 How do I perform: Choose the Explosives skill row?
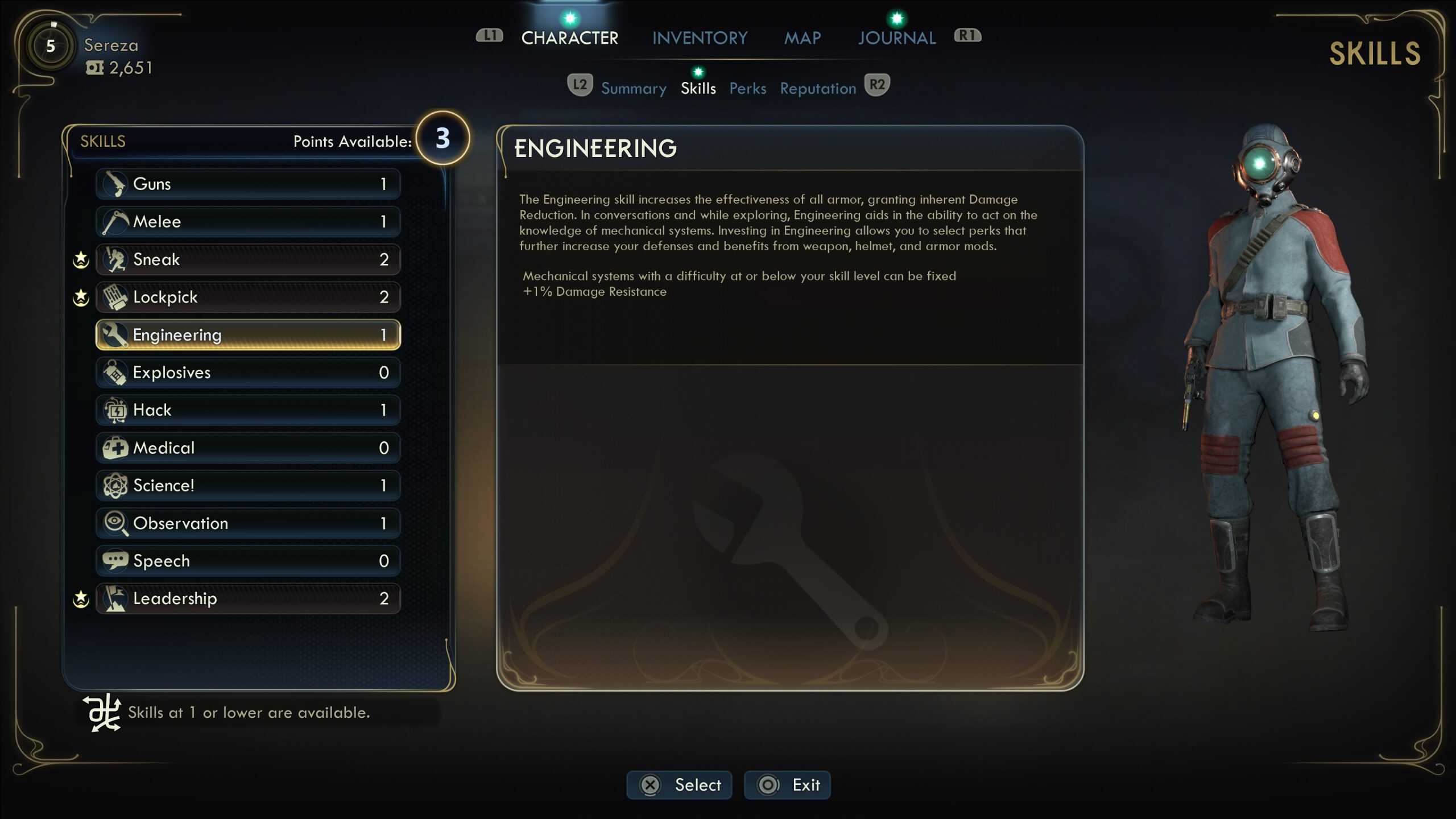click(248, 373)
